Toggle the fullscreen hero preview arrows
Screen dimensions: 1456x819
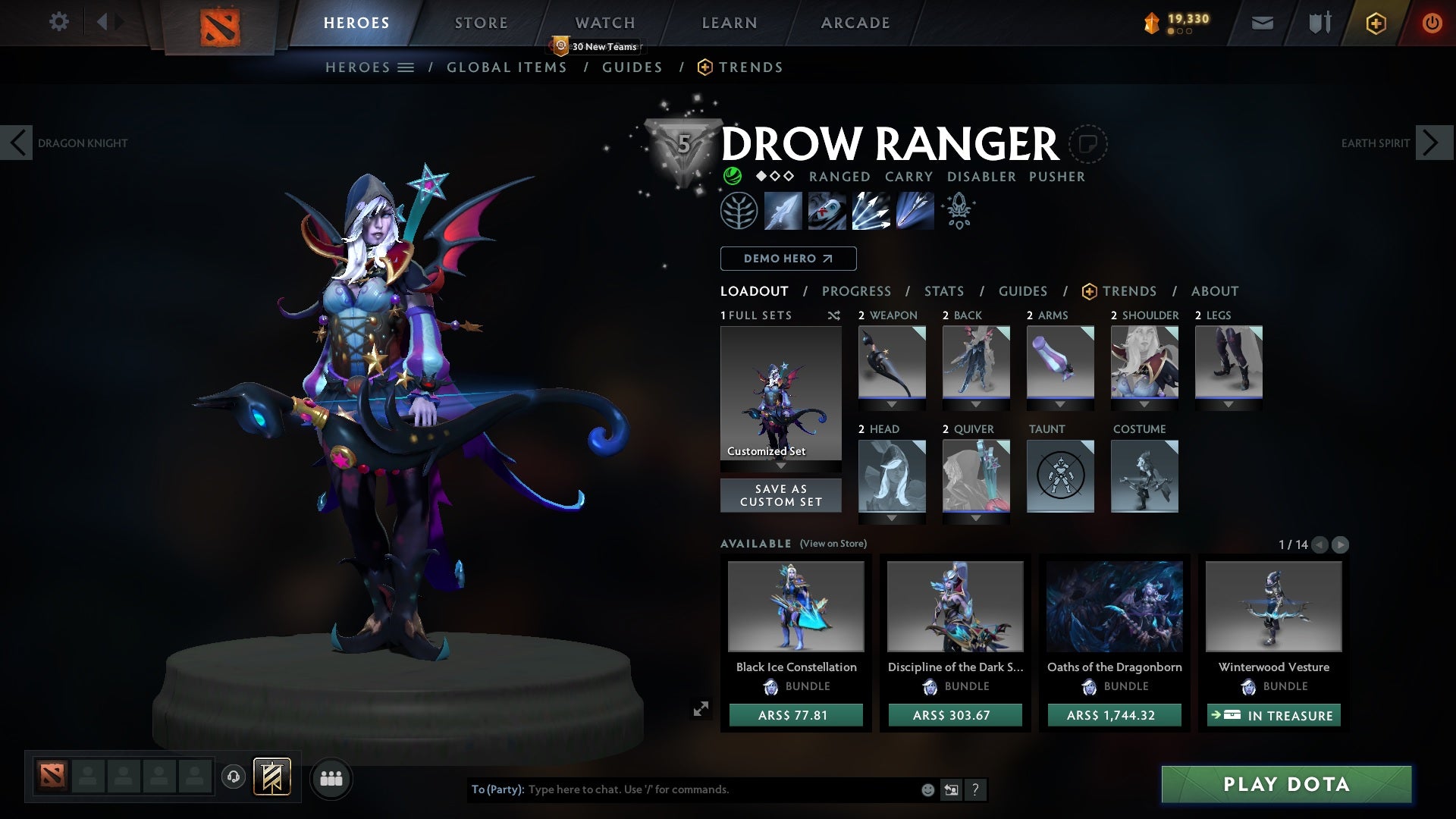[701, 710]
